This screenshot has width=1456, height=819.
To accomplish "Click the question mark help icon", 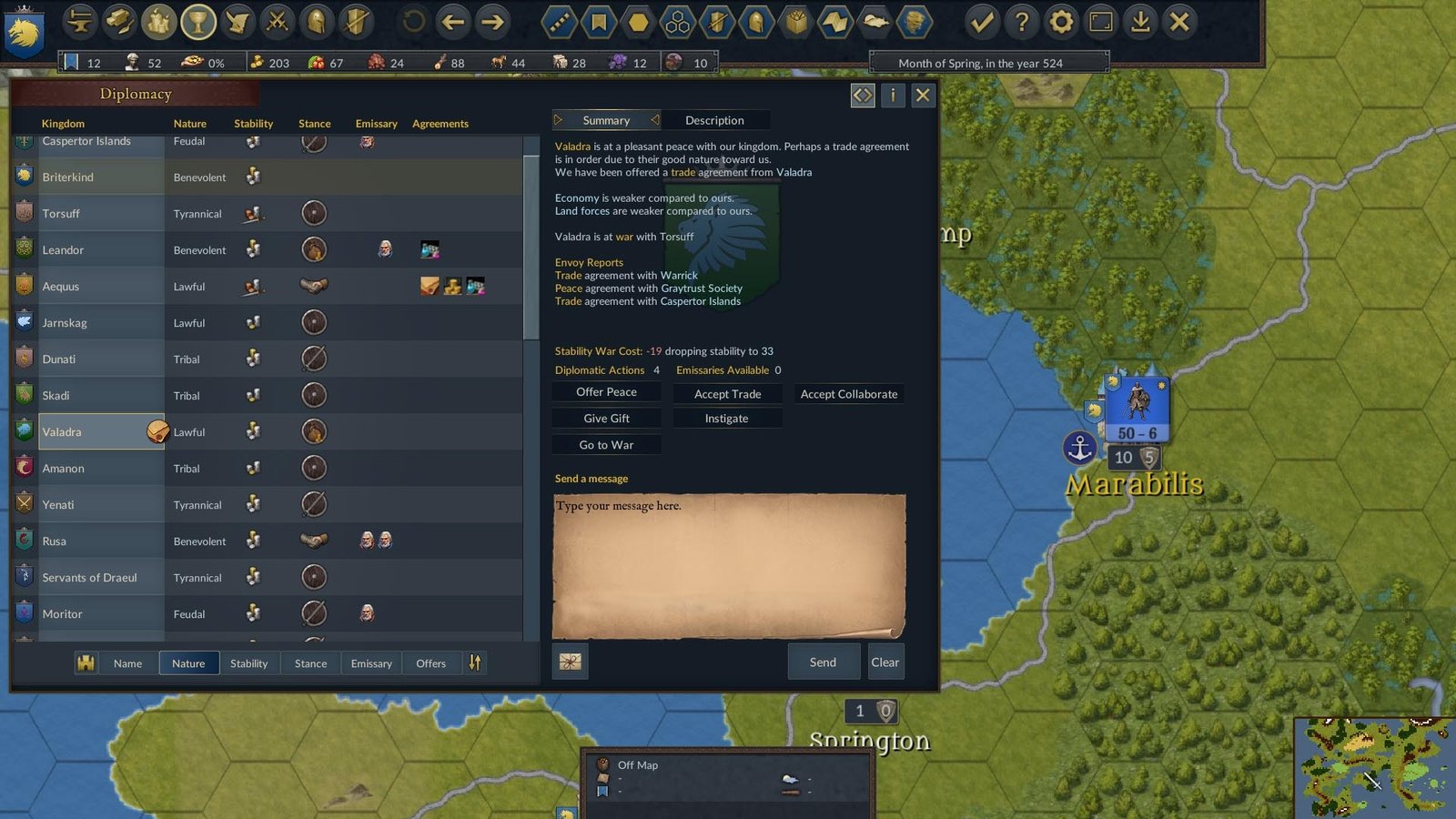I will click(x=1022, y=22).
